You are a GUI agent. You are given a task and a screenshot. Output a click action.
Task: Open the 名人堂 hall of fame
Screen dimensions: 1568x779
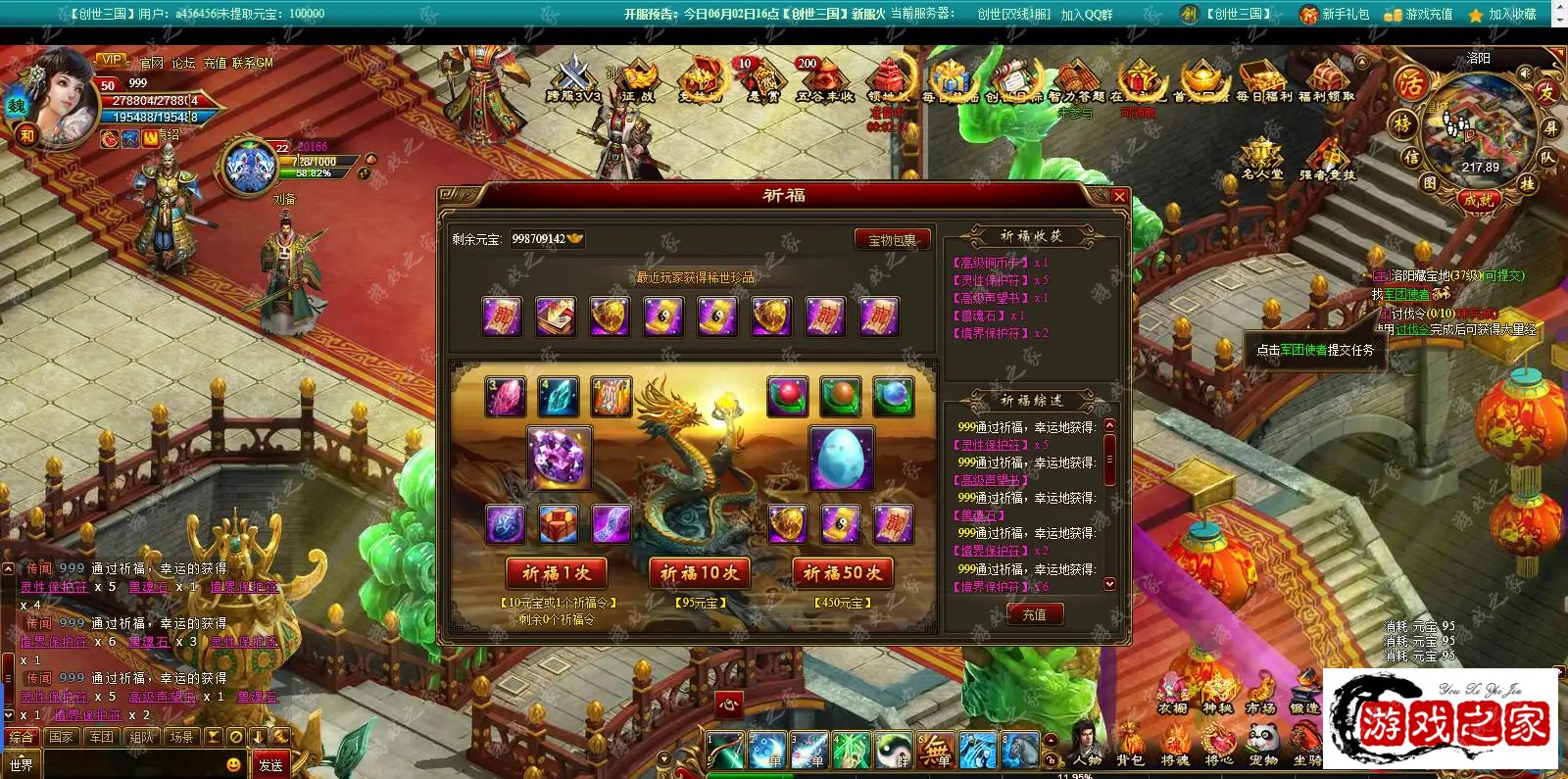coord(1261,159)
